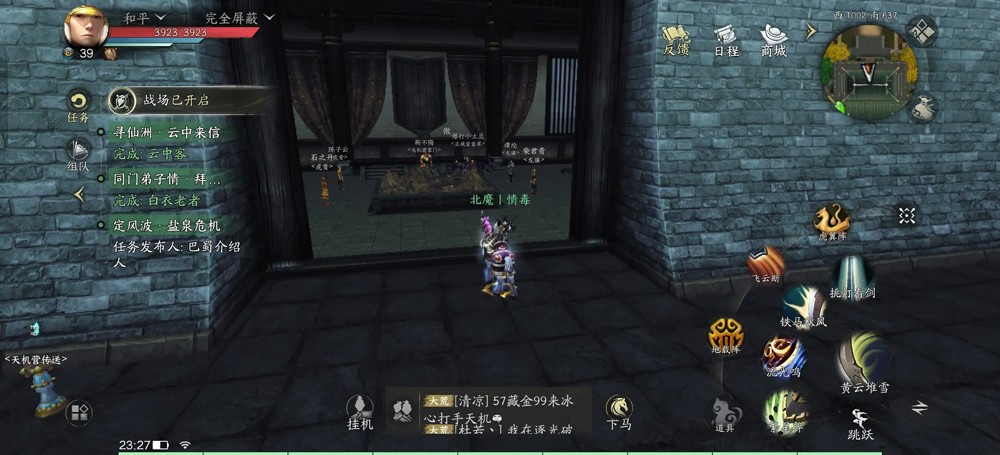Open the 反馈 feedback menu
The image size is (1000, 455).
pos(676,39)
